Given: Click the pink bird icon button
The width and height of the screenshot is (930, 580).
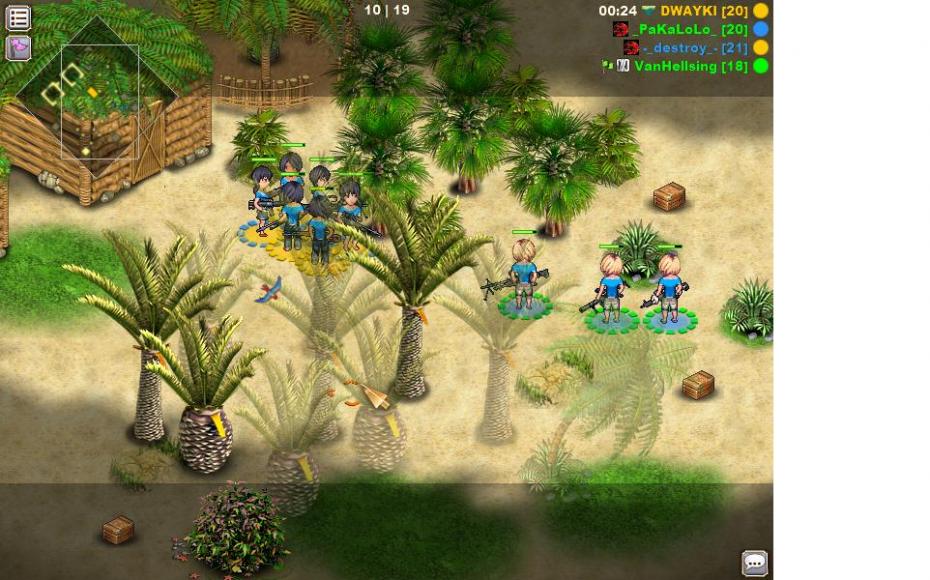Looking at the screenshot, I should (18, 47).
